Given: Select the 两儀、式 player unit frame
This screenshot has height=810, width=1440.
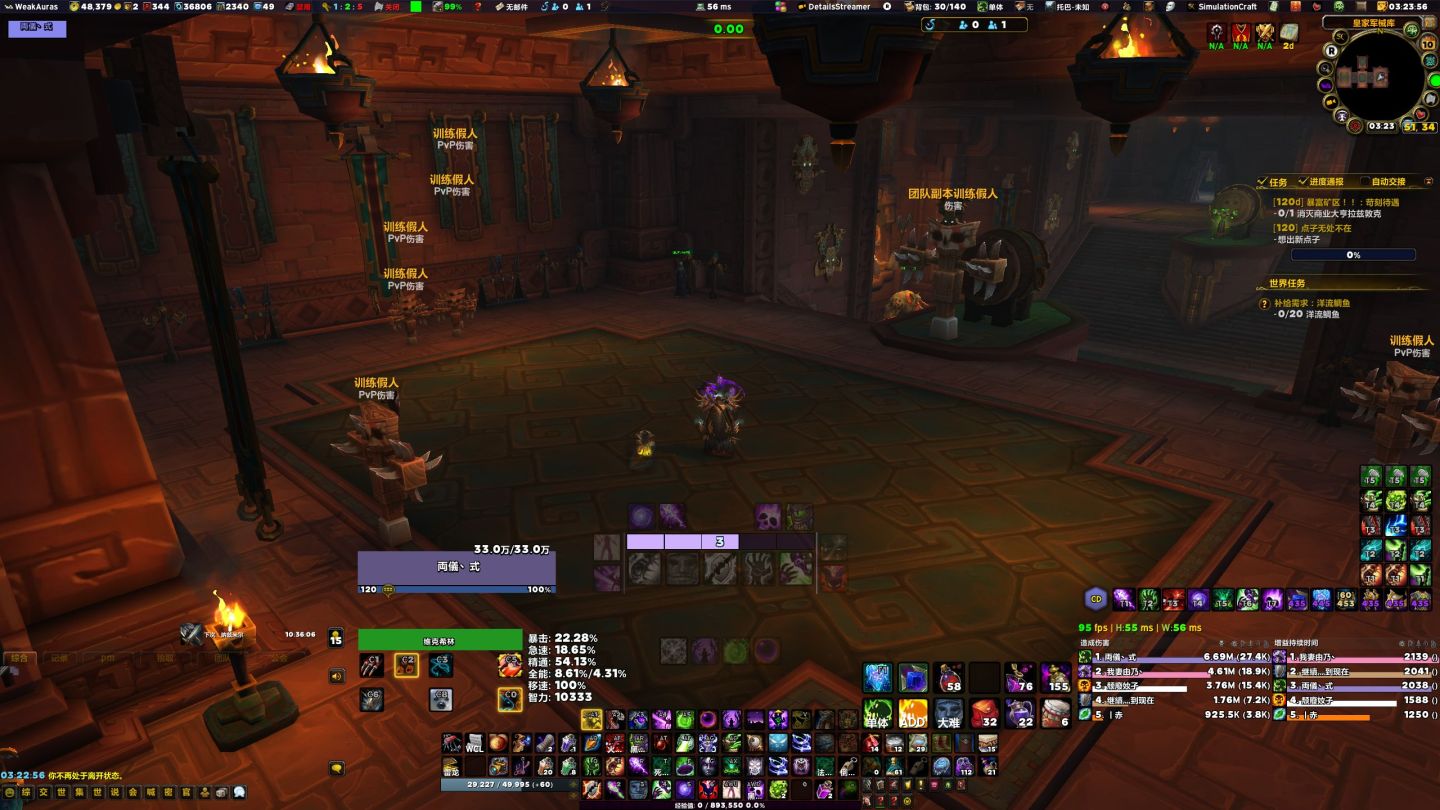Looking at the screenshot, I should pos(457,567).
